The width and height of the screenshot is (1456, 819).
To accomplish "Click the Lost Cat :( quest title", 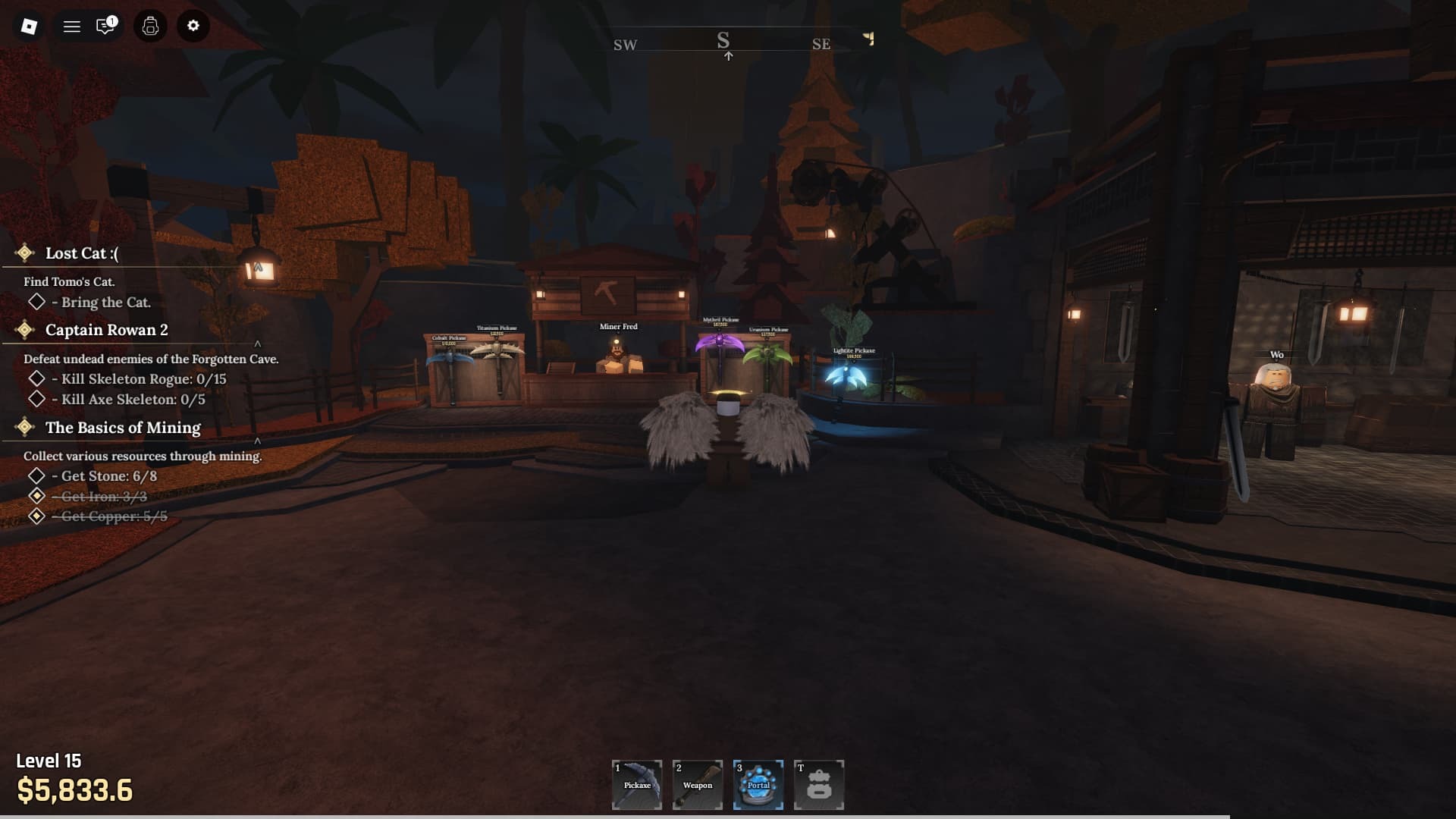I will click(x=80, y=253).
